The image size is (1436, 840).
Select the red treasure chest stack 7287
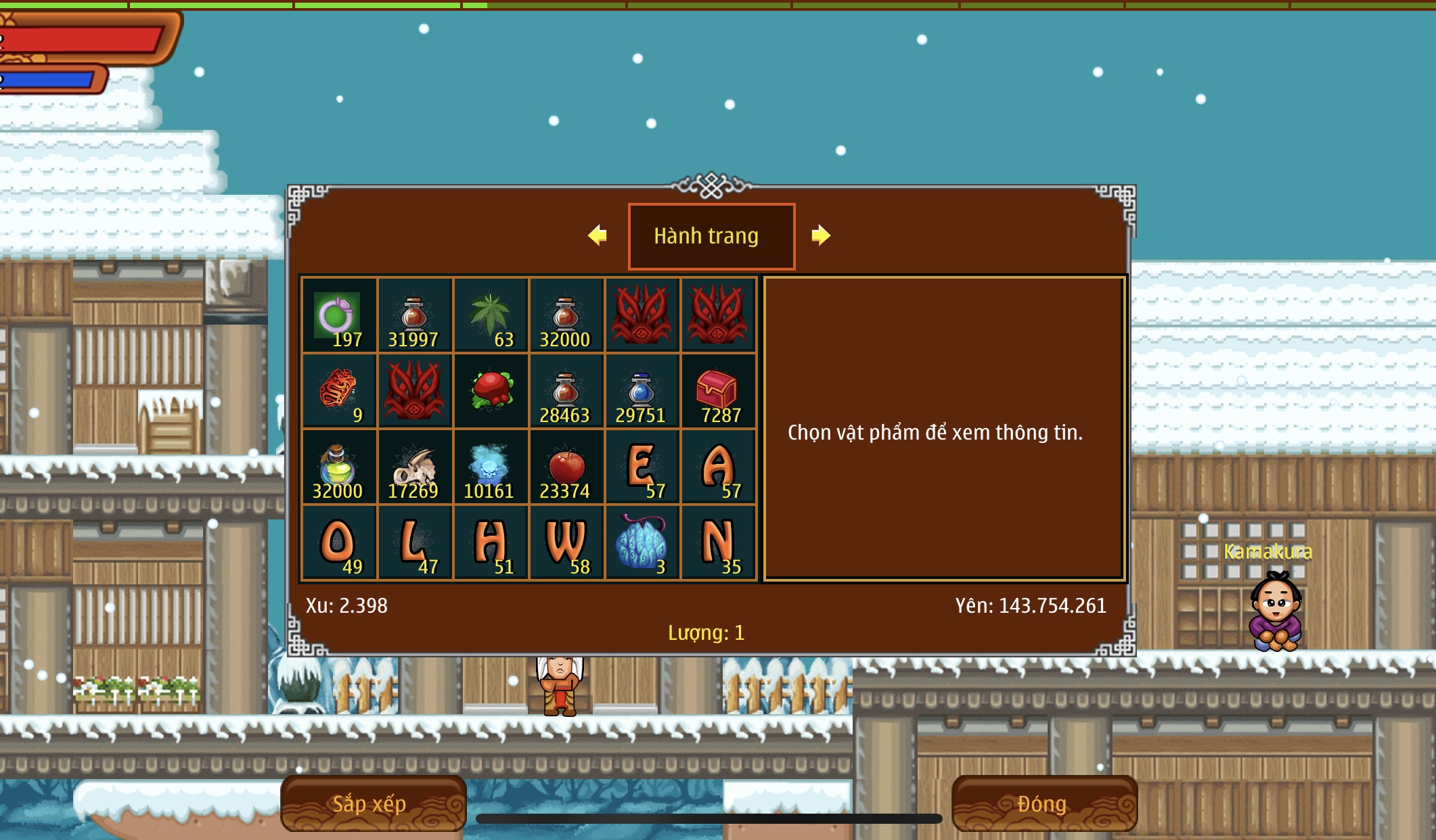(x=718, y=392)
